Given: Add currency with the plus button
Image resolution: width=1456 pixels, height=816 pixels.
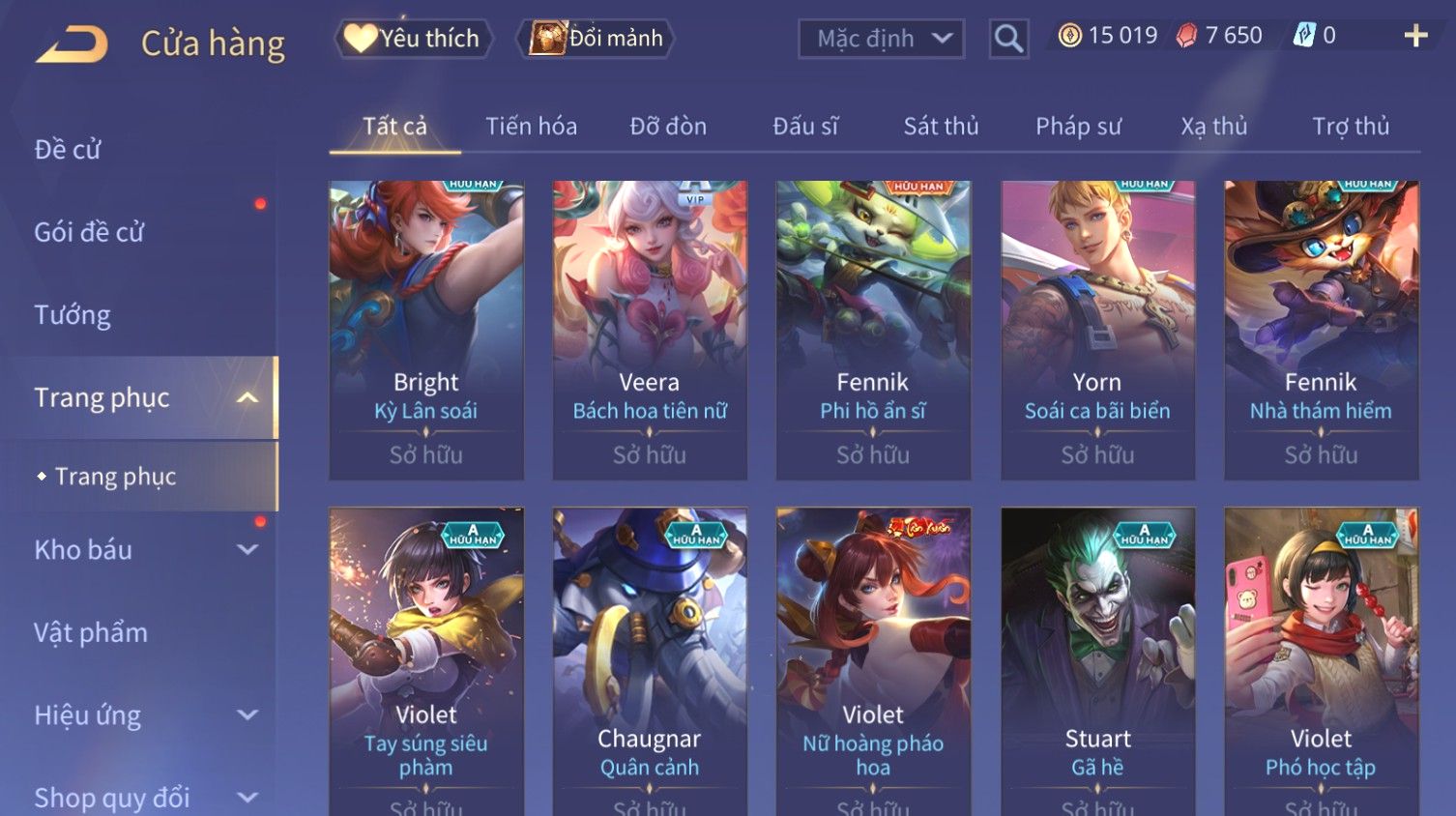Looking at the screenshot, I should click(x=1415, y=36).
